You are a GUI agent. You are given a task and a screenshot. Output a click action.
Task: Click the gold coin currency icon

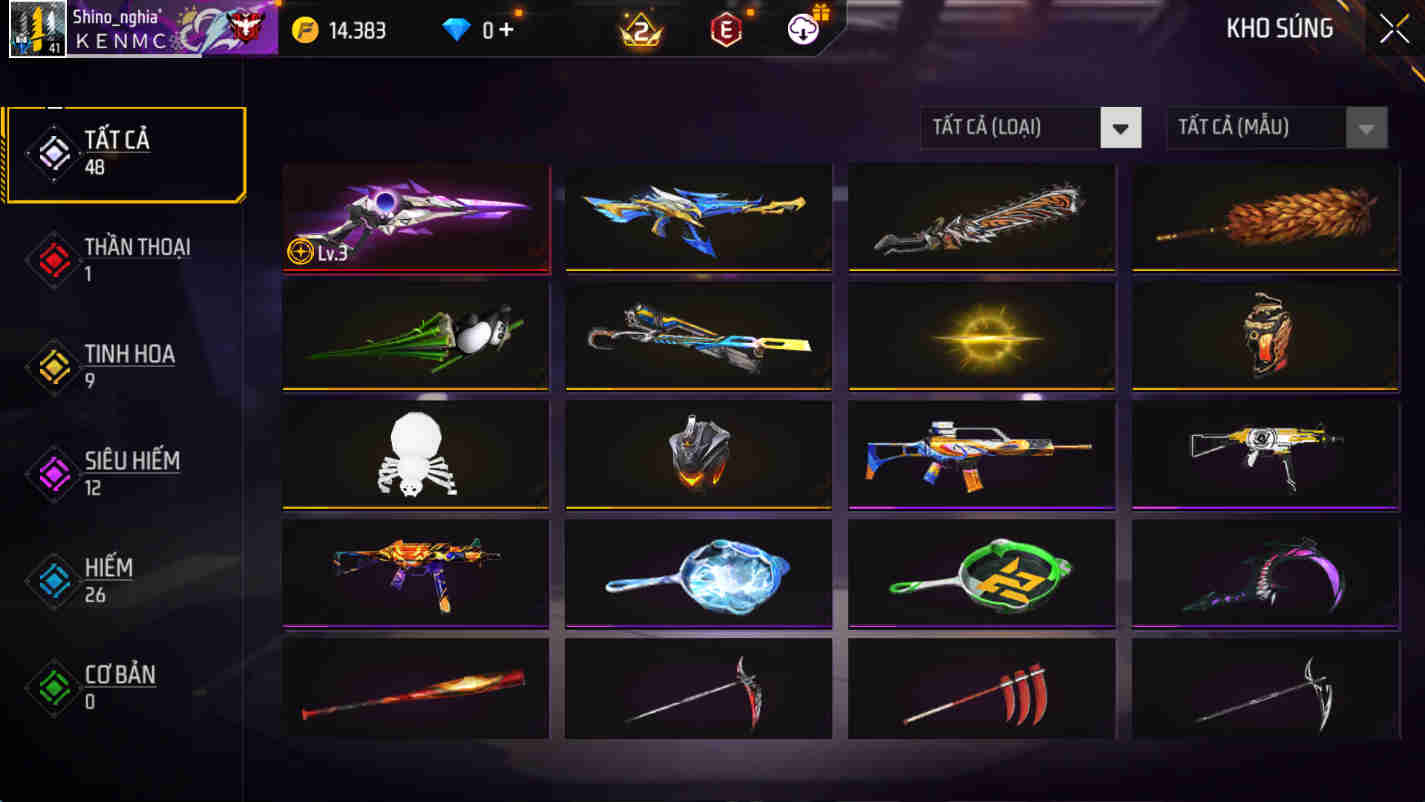coord(304,30)
